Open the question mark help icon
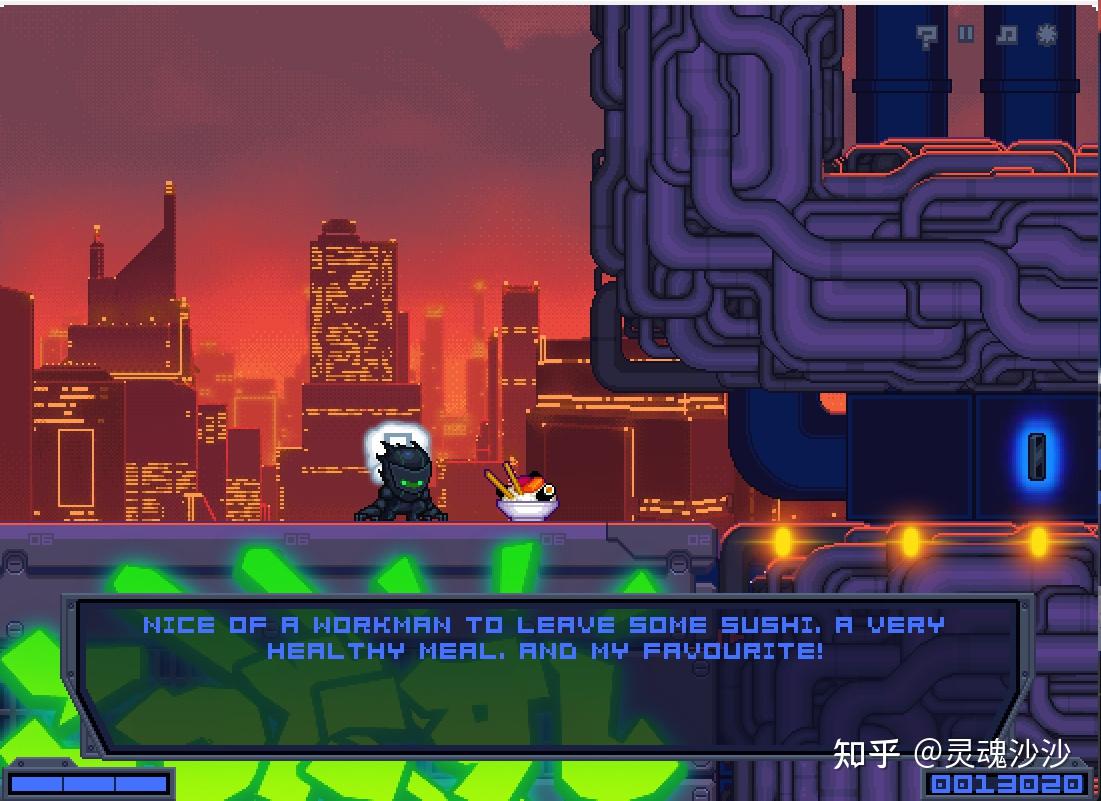The width and height of the screenshot is (1101, 801). [x=927, y=36]
